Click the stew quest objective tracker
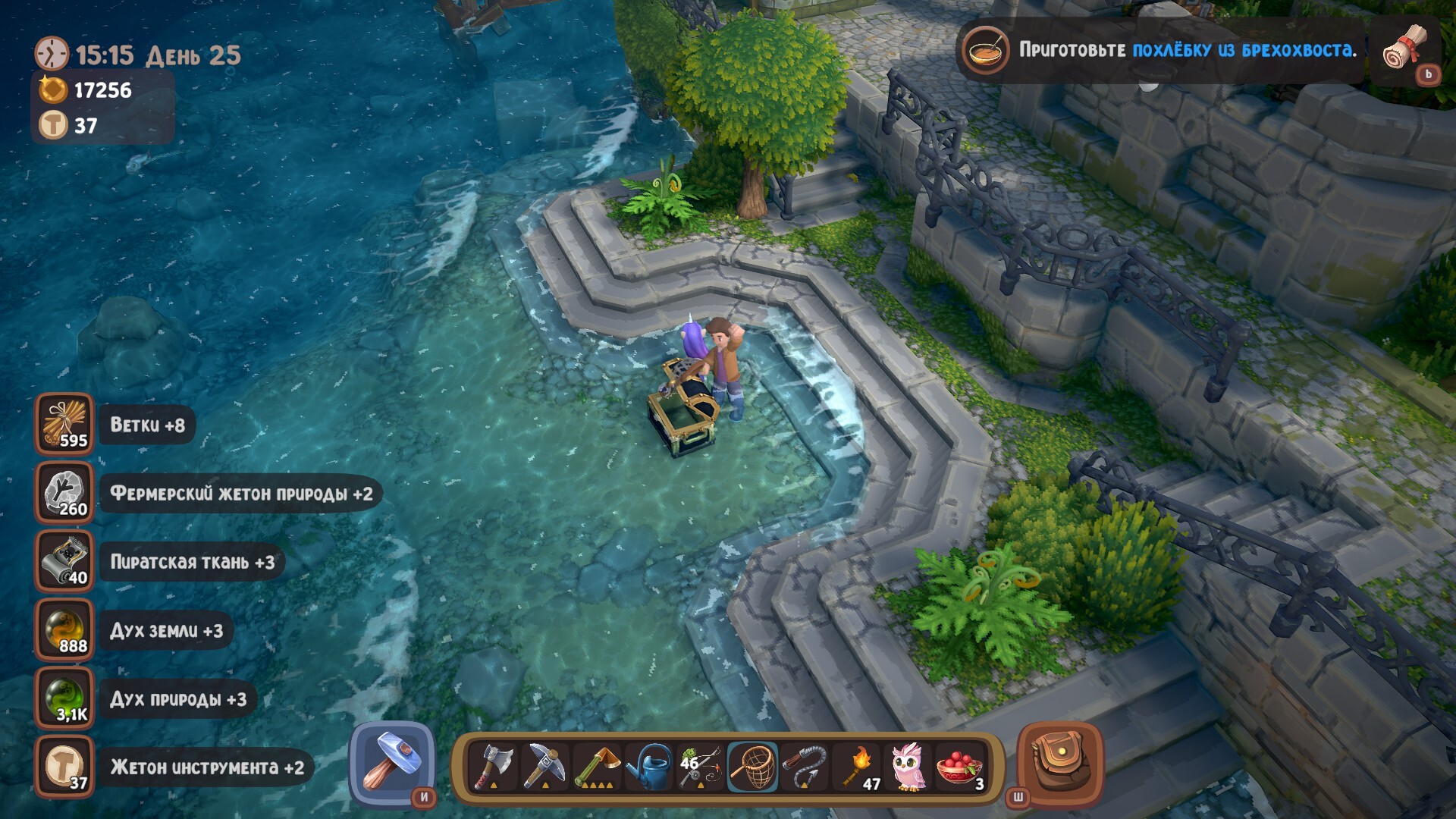1456x819 pixels. [x=1160, y=50]
